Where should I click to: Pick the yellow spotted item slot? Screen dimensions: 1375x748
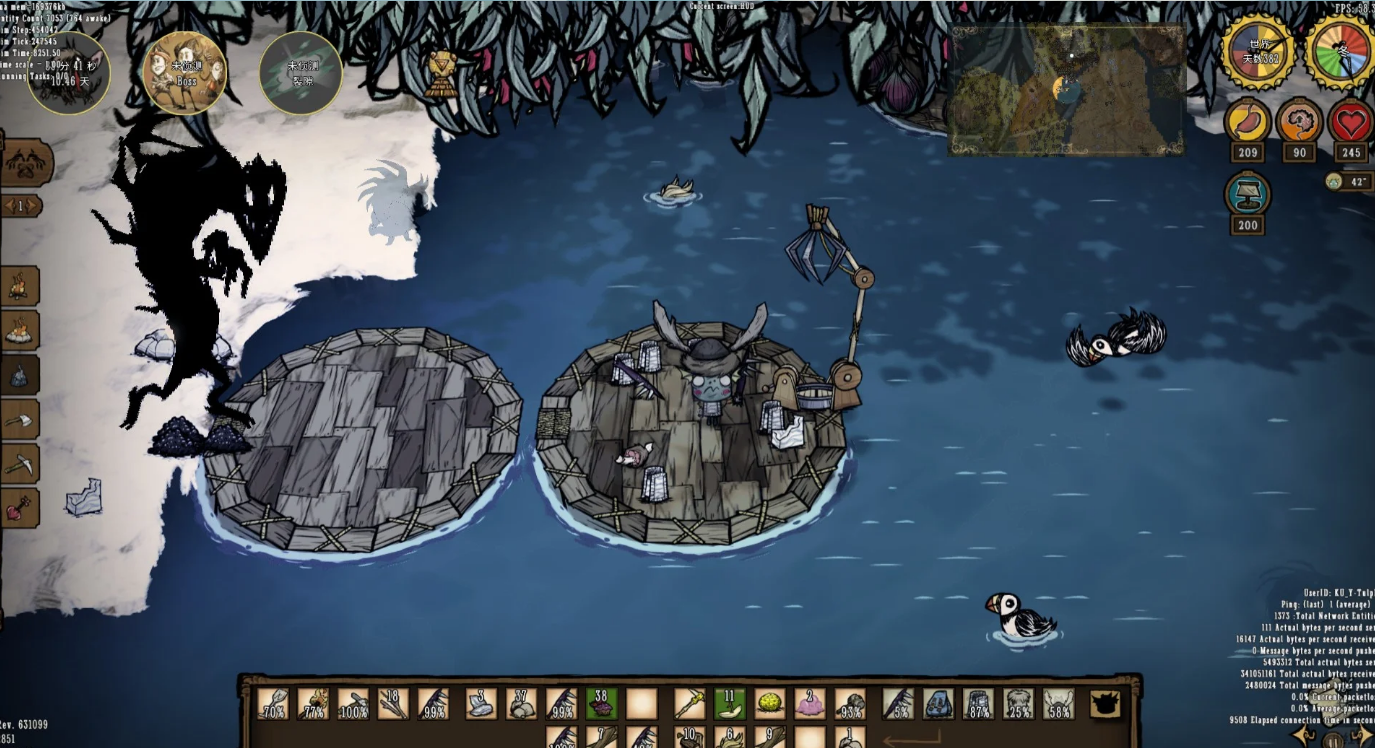click(769, 704)
